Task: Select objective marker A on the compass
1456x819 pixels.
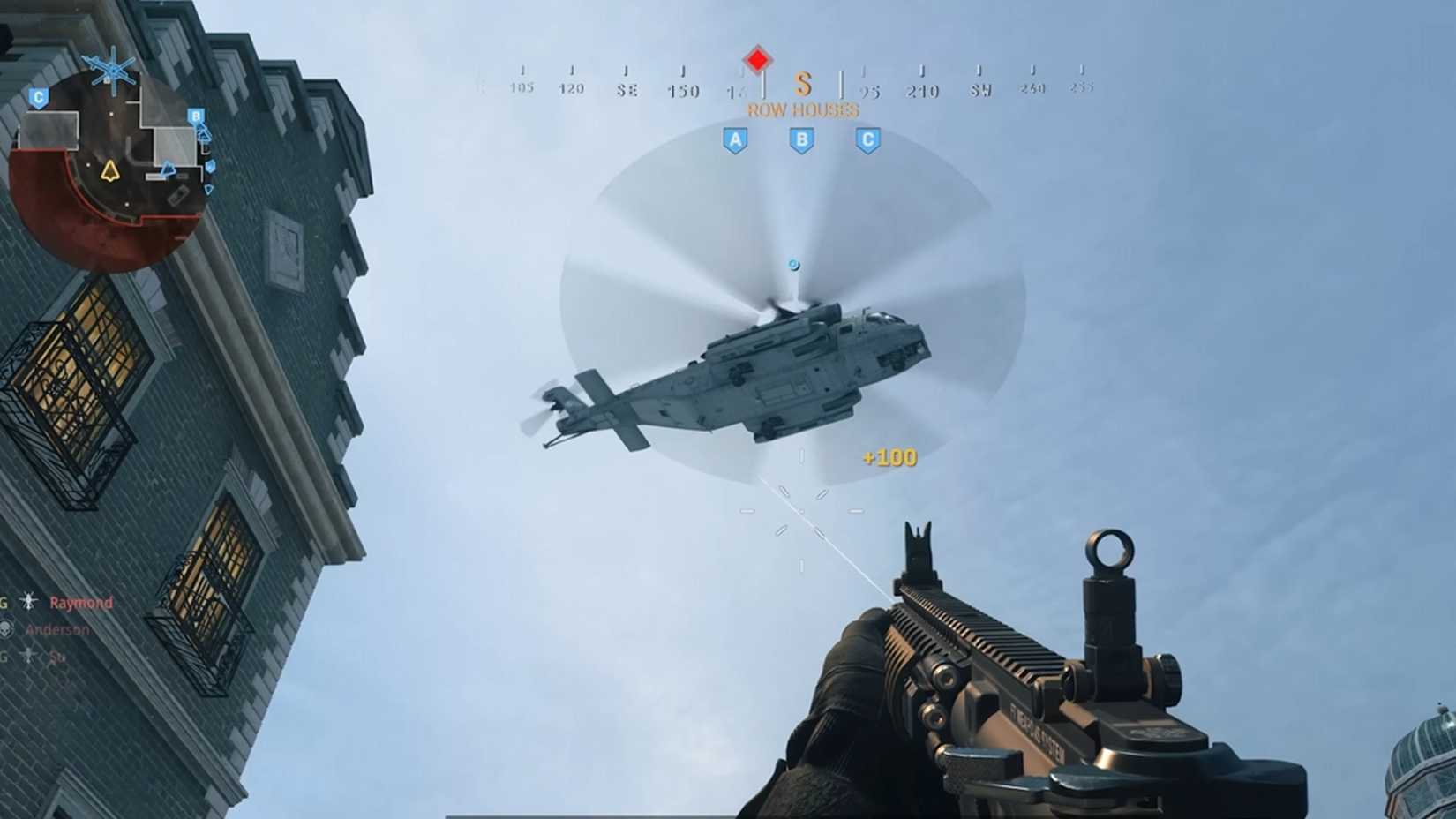Action: click(x=736, y=138)
